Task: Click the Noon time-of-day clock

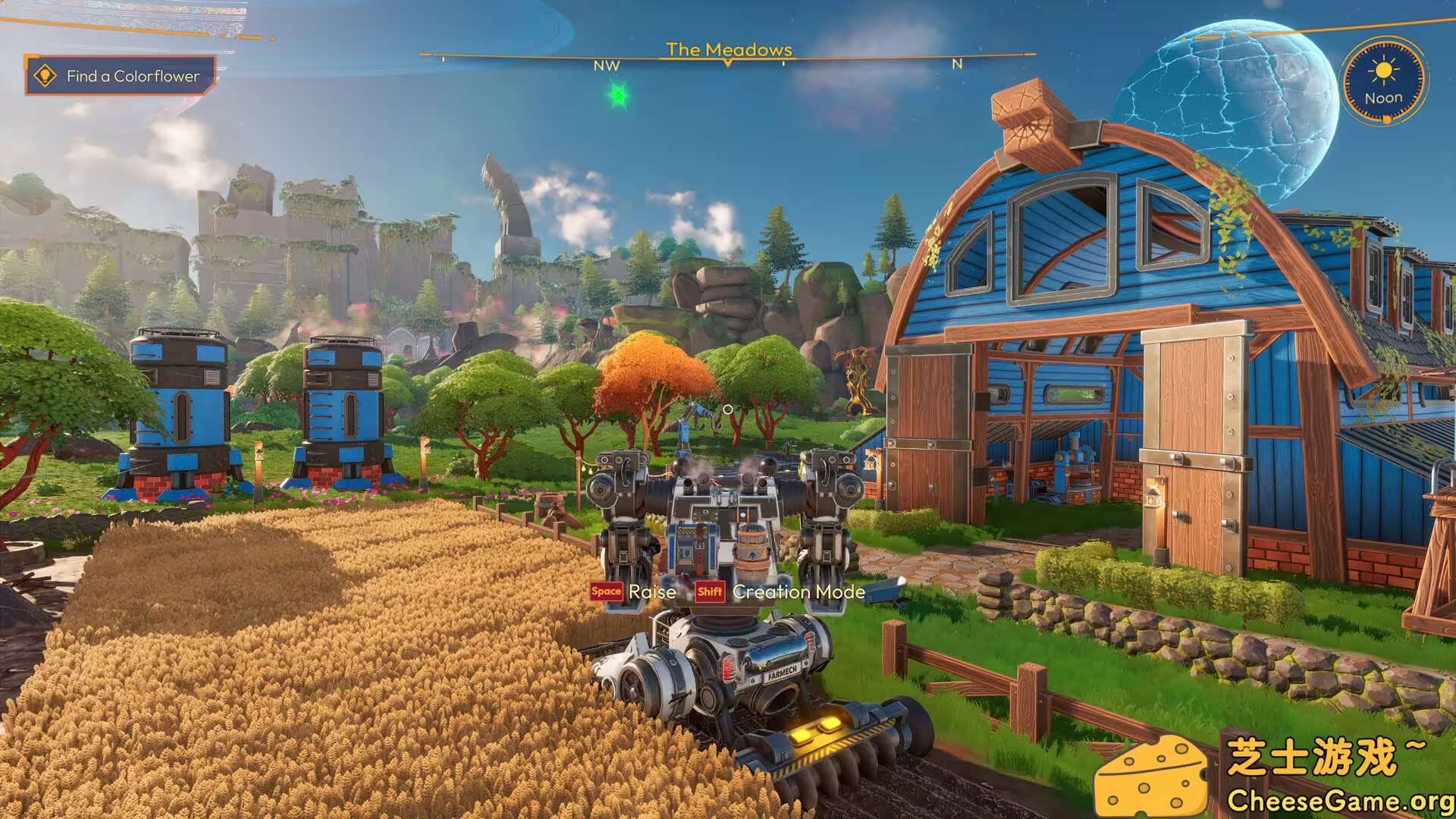Action: [x=1383, y=82]
